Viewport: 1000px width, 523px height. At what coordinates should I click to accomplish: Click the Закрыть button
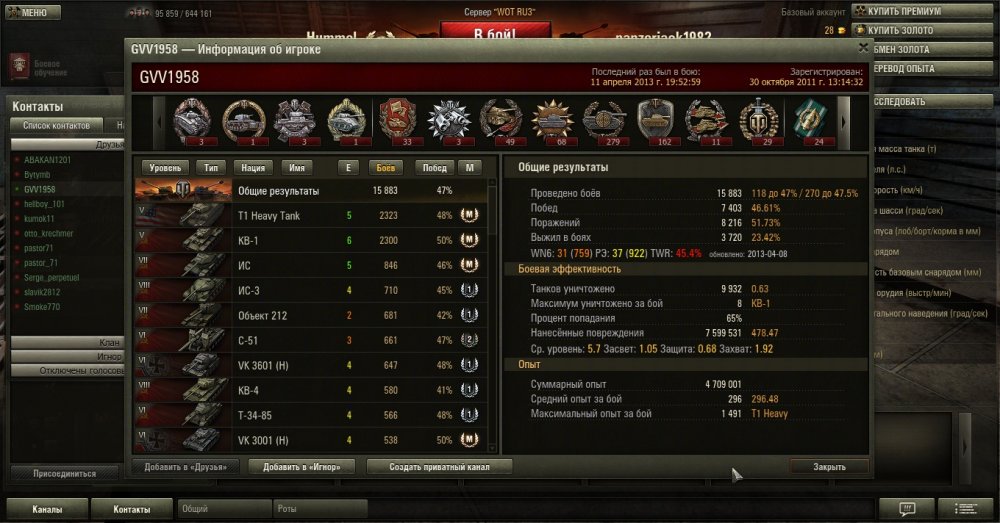pyautogui.click(x=829, y=466)
